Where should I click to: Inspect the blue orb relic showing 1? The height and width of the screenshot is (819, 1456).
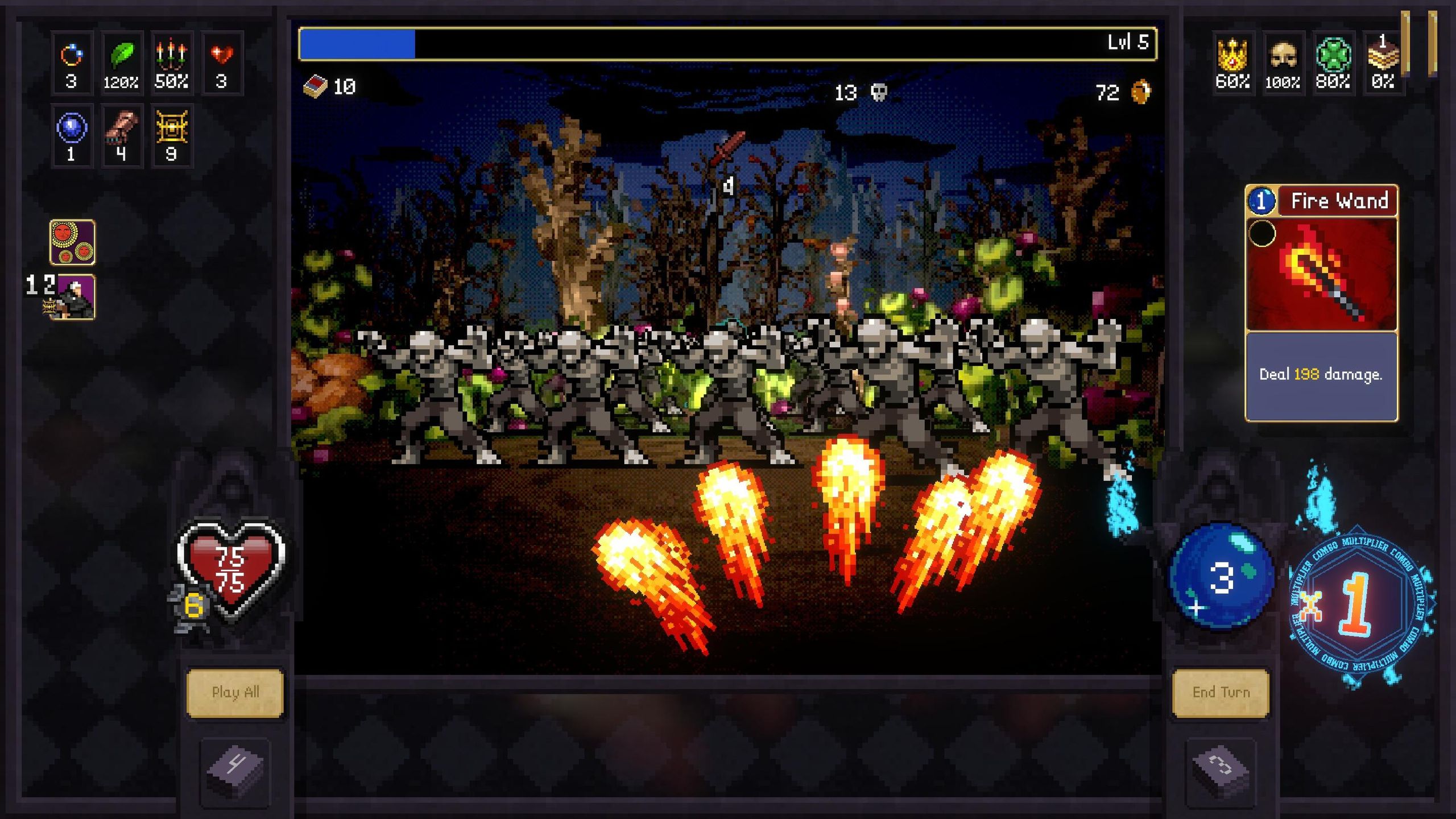71,135
